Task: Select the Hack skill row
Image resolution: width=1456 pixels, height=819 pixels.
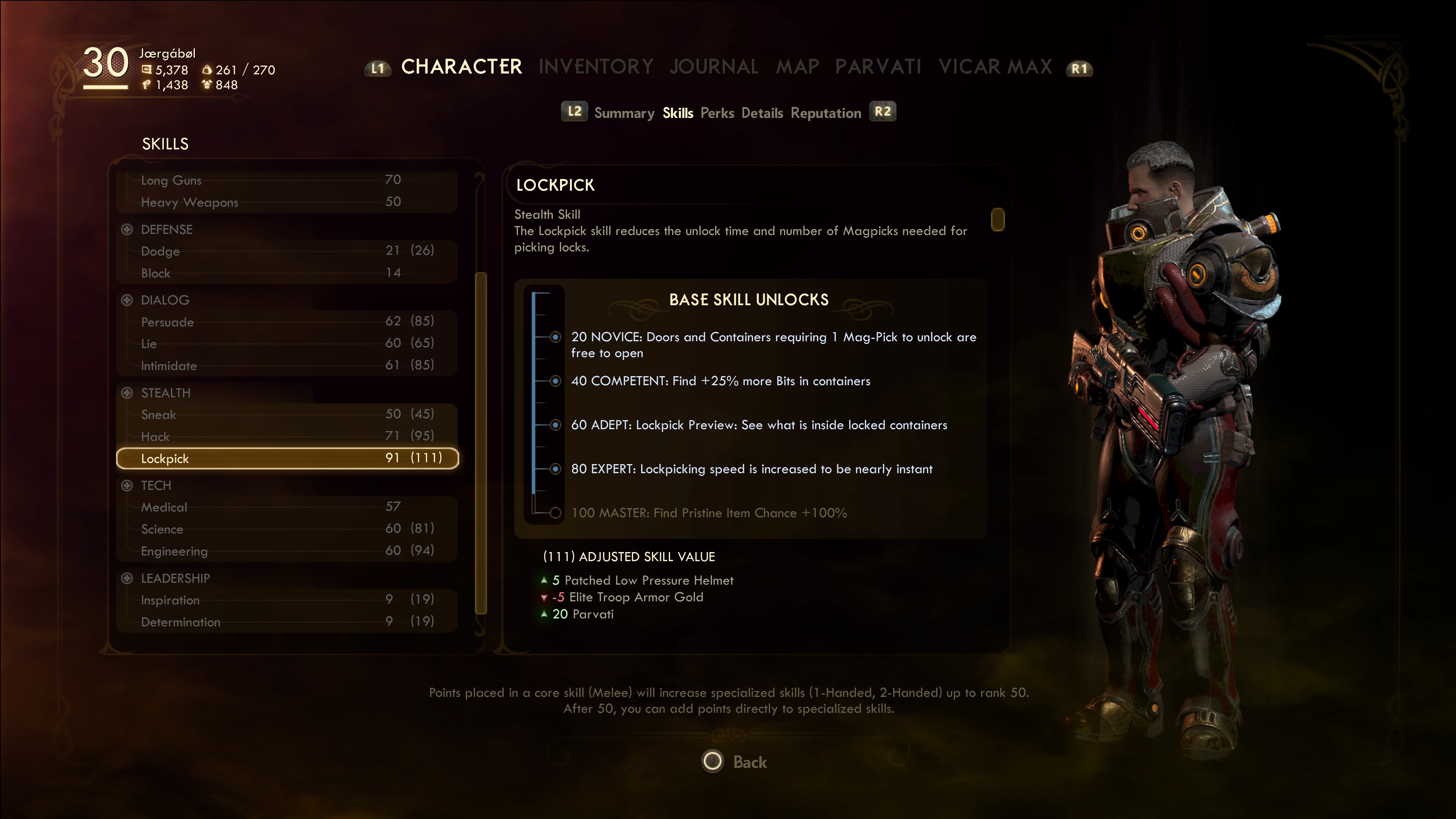Action: click(287, 436)
